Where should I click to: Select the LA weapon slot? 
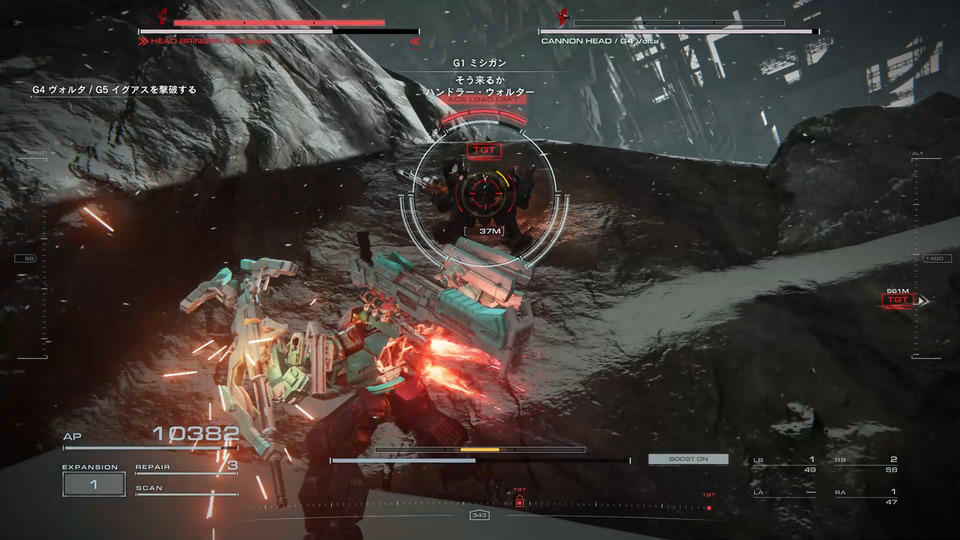pyautogui.click(x=785, y=496)
